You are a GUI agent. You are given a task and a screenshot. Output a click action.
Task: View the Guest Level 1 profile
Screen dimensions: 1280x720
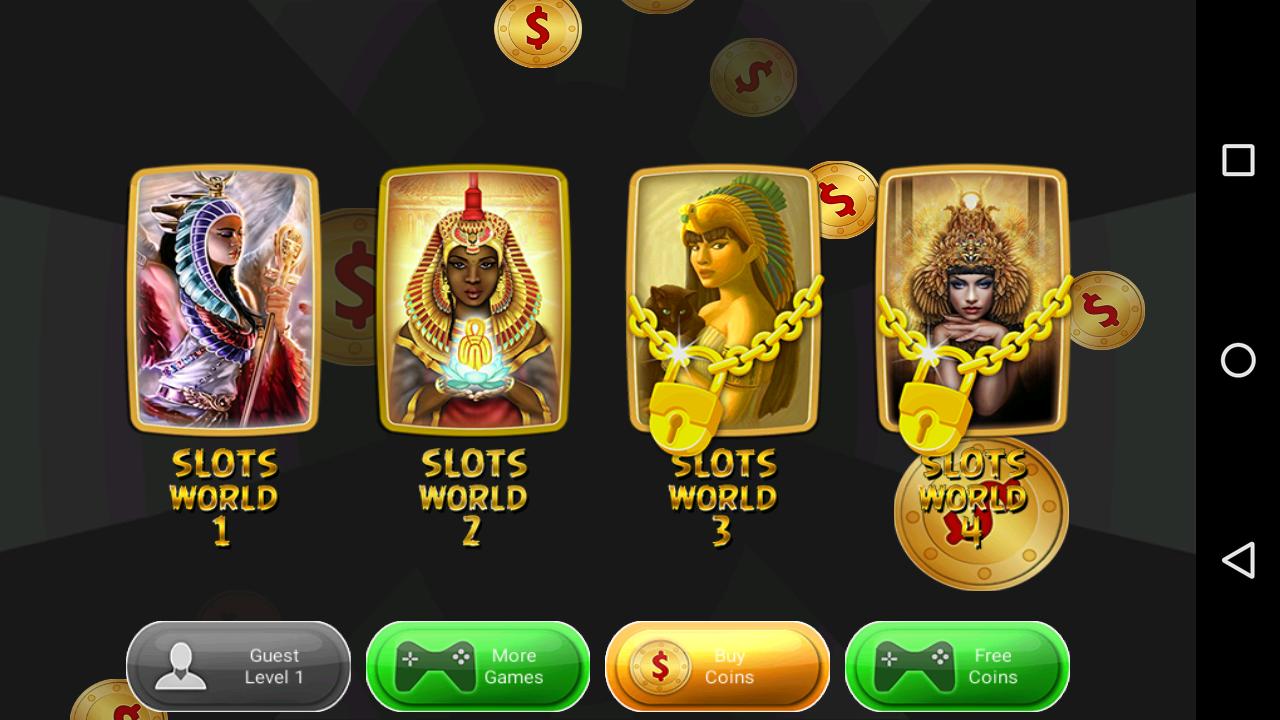tap(238, 666)
